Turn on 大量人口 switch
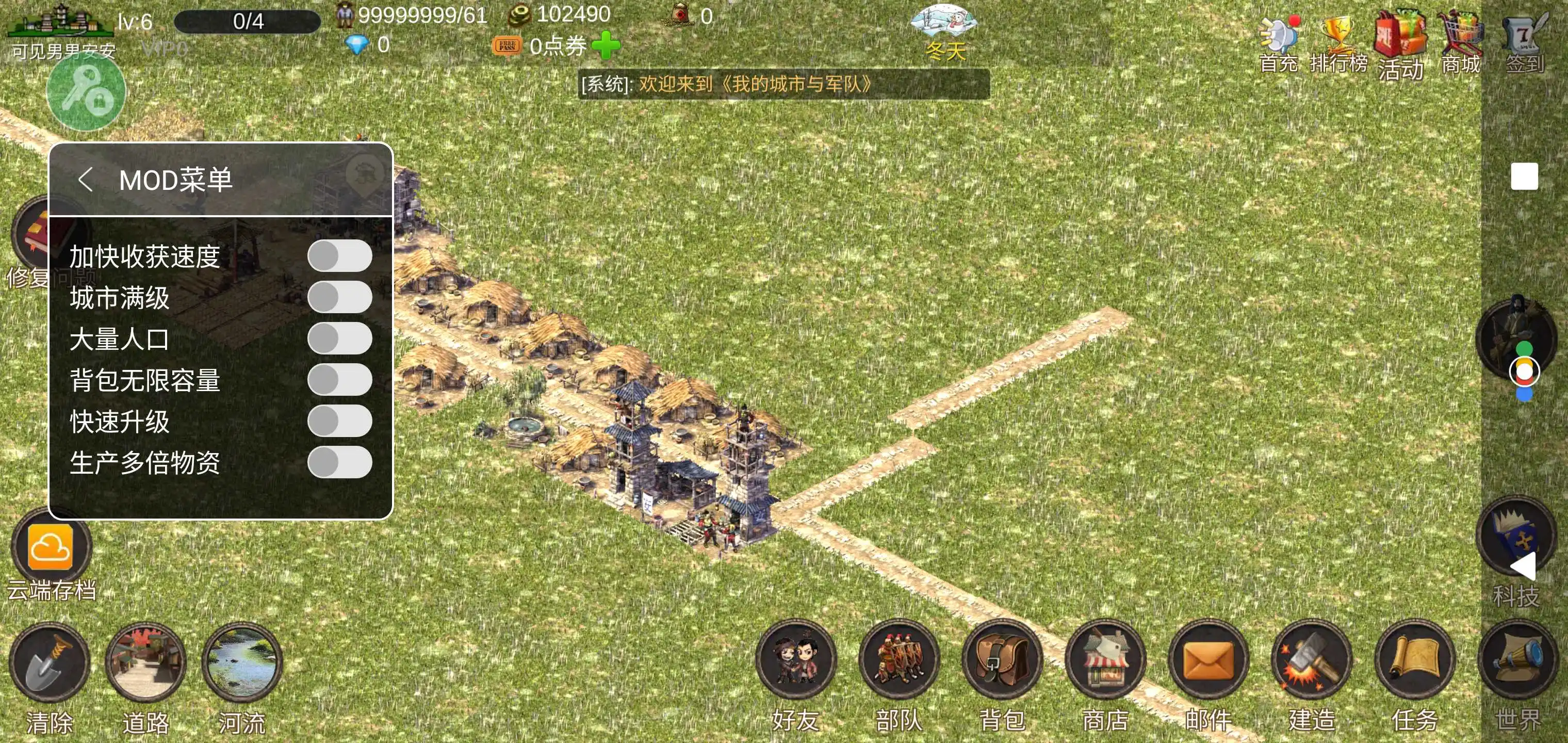 click(340, 338)
